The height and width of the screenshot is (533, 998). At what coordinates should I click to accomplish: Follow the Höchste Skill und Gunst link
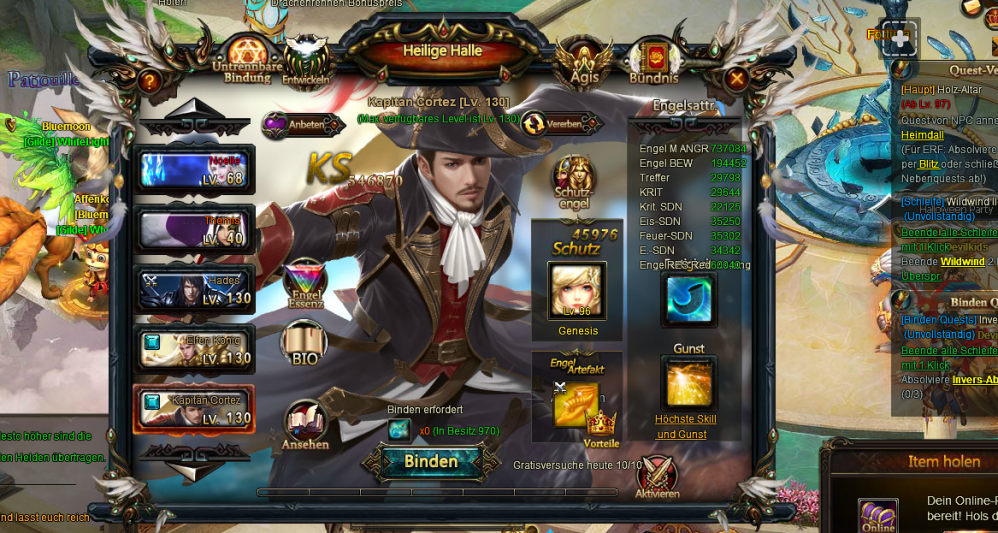tap(685, 426)
